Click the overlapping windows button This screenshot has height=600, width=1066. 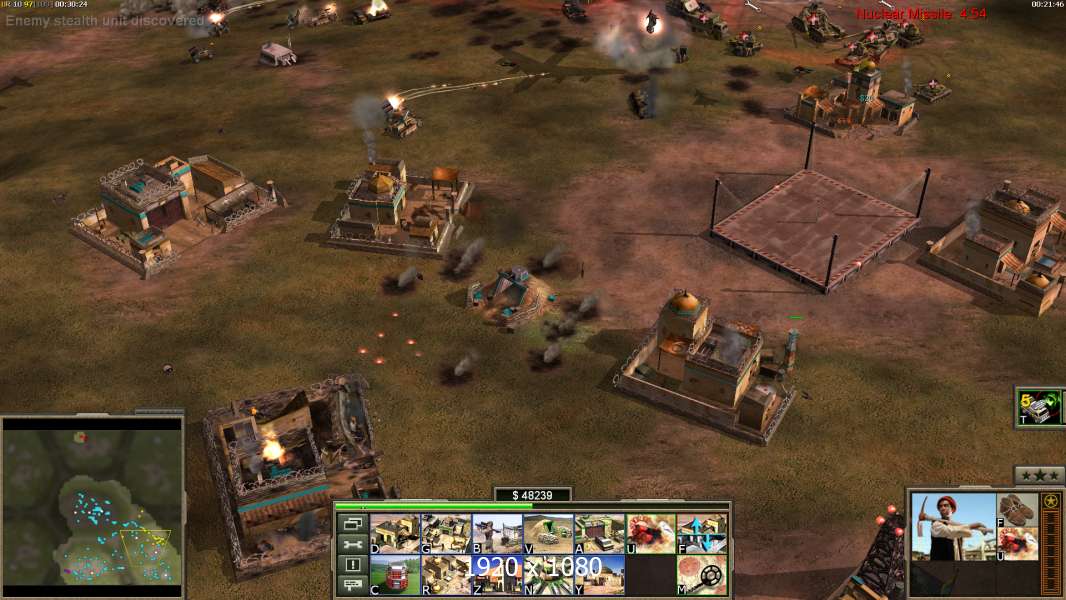[x=351, y=523]
